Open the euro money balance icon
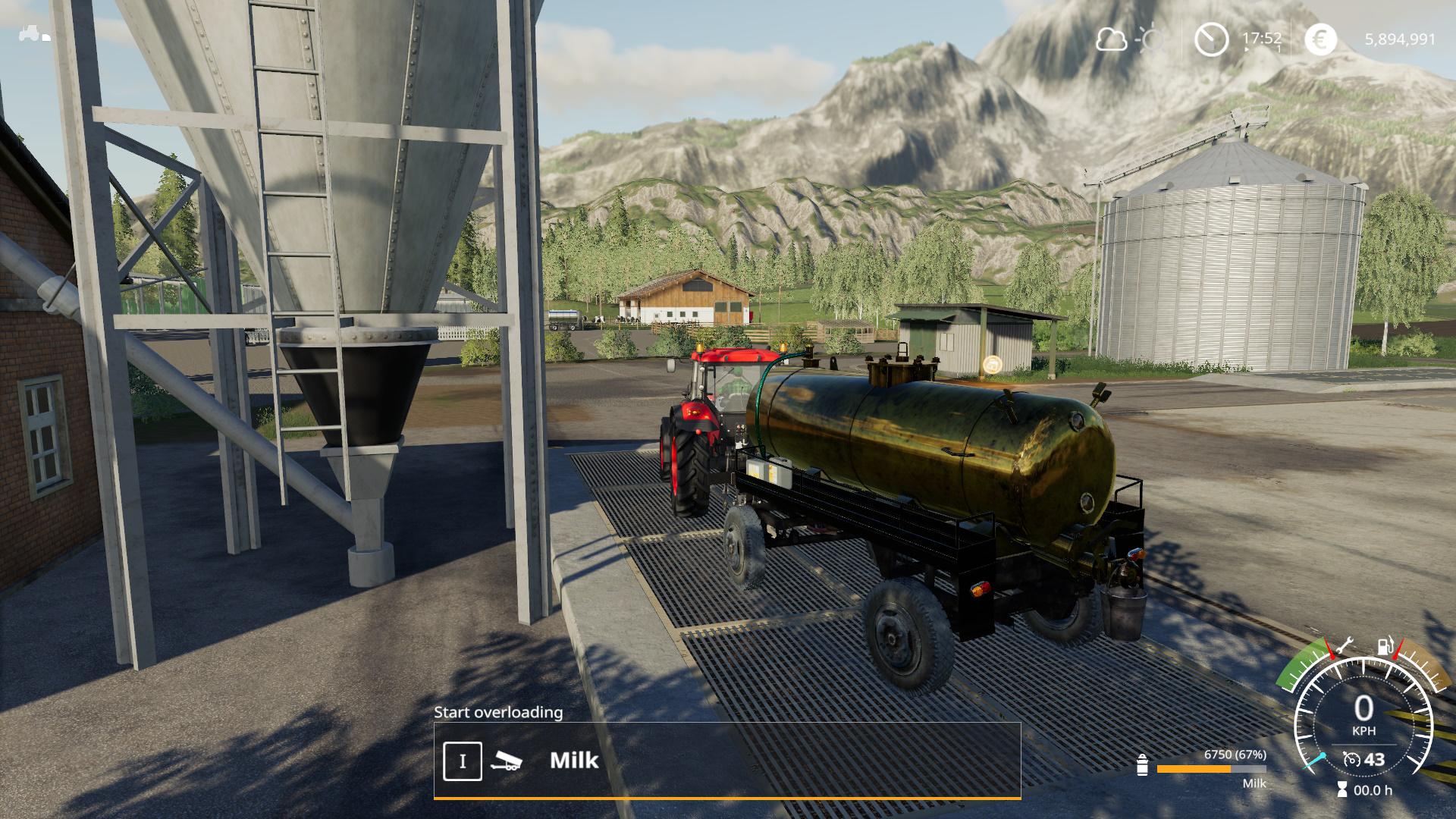 1320,39
